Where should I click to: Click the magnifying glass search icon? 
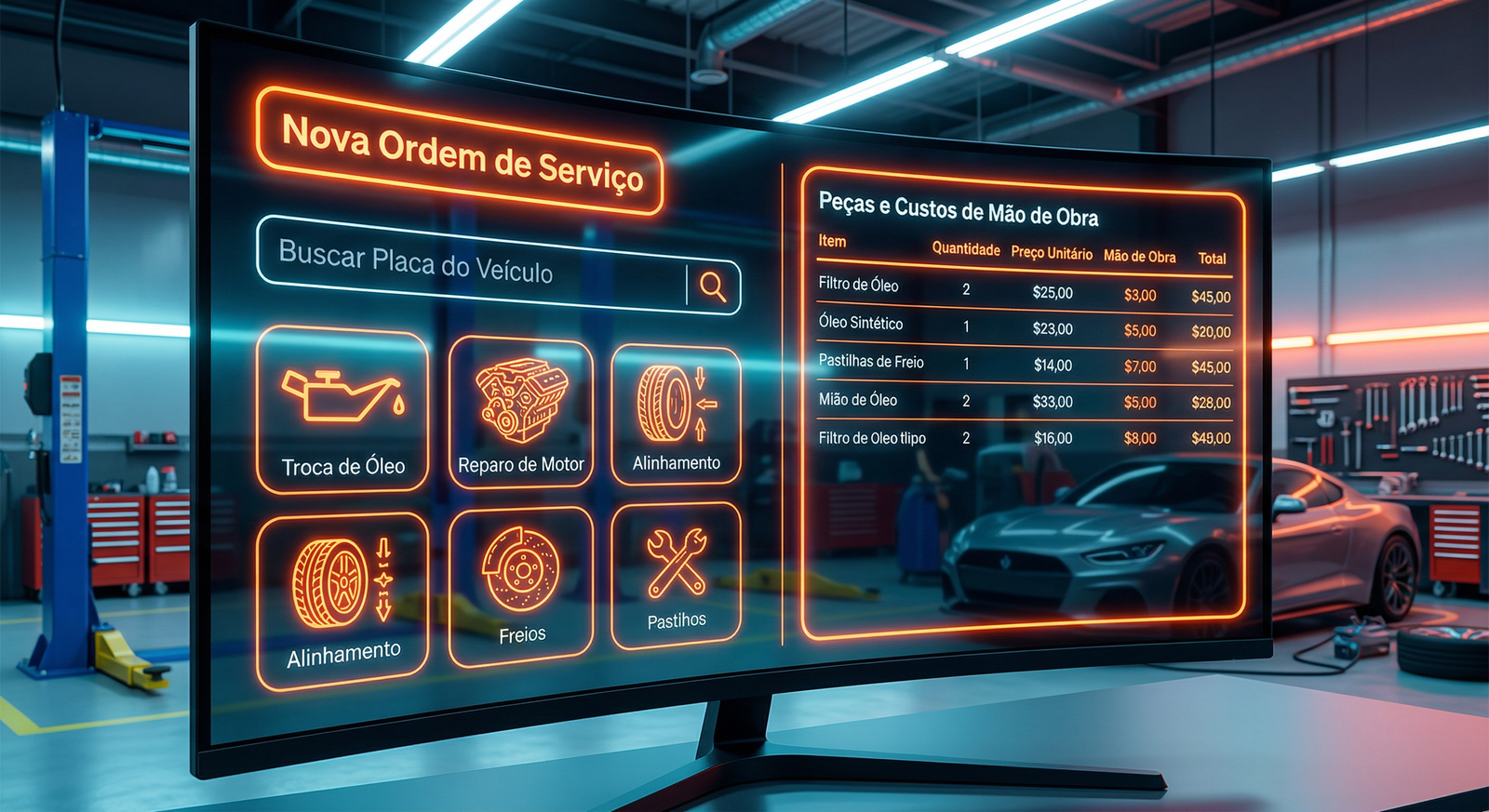point(713,286)
